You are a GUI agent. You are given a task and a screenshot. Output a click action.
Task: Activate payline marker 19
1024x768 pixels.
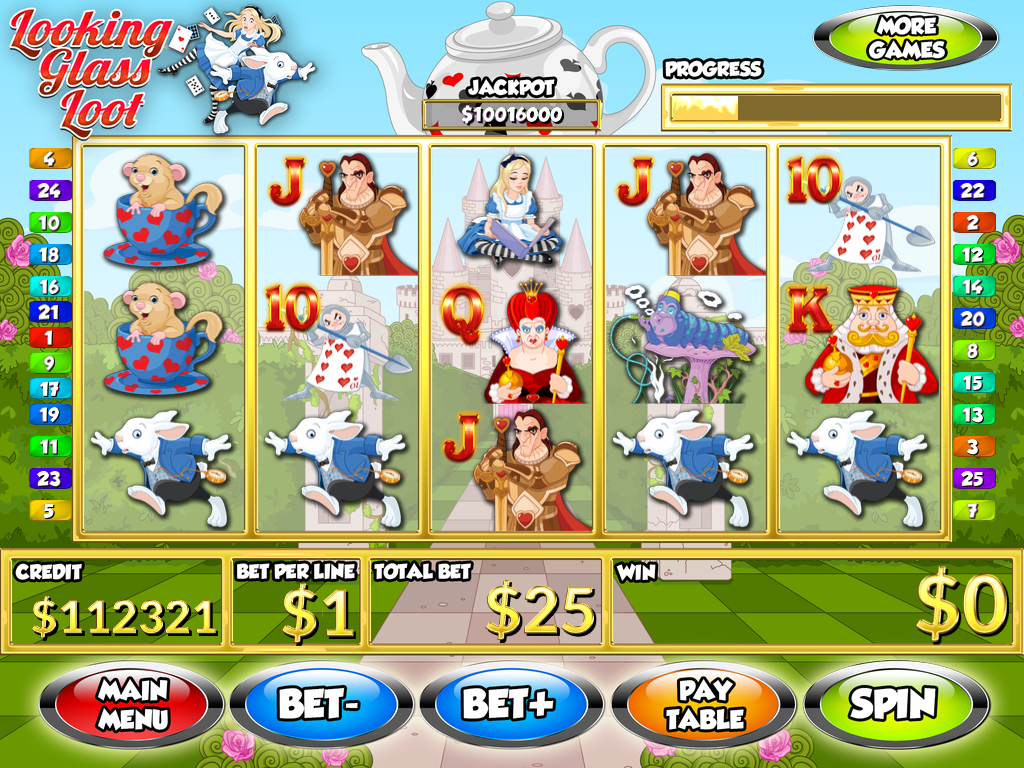click(x=50, y=414)
